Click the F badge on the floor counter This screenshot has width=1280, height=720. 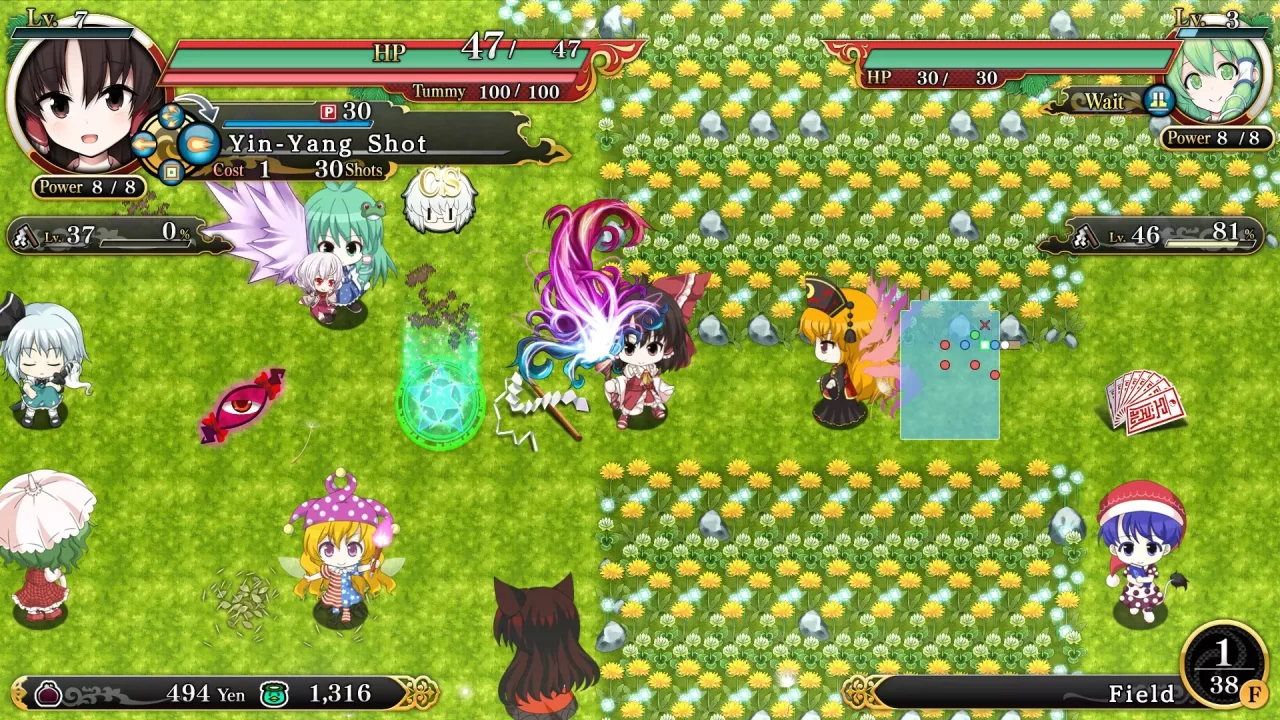[1254, 694]
